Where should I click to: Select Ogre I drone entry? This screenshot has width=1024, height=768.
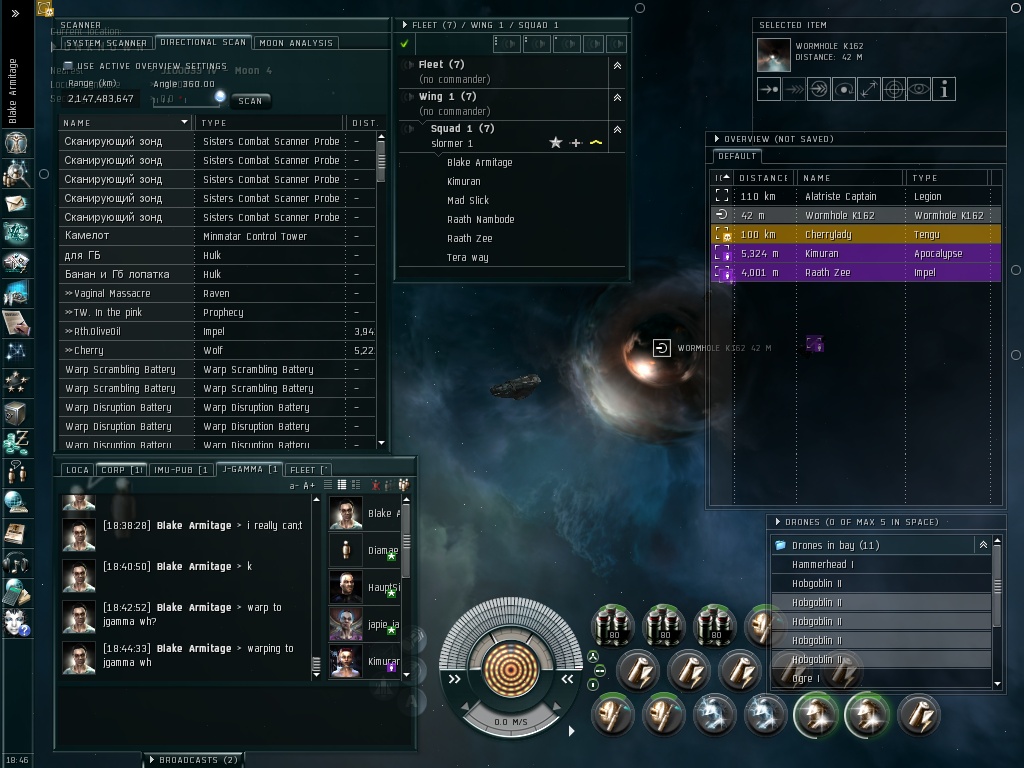pyautogui.click(x=806, y=679)
